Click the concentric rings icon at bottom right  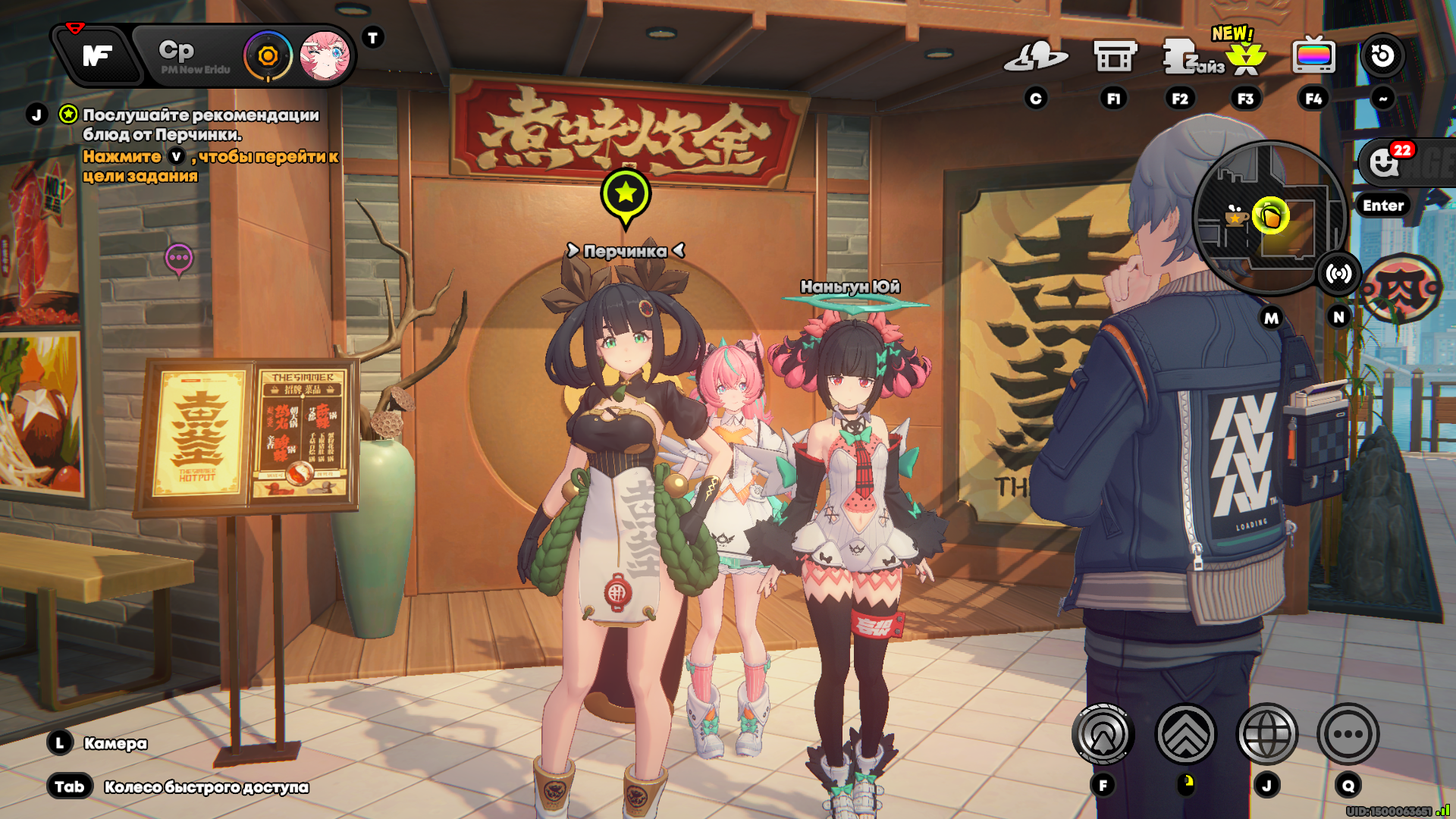pyautogui.click(x=1103, y=734)
